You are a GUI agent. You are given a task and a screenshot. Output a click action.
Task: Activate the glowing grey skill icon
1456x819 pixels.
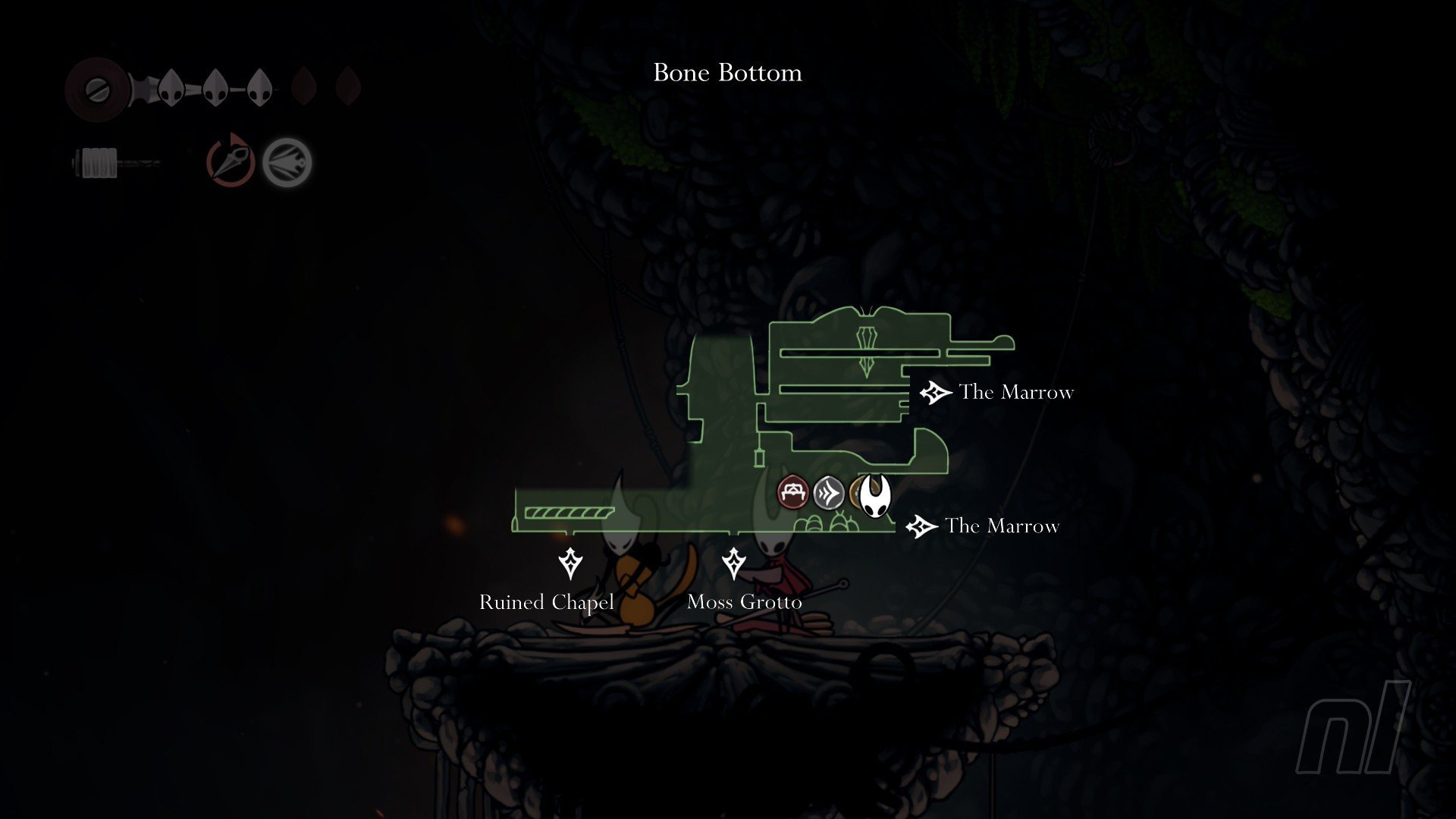point(287,162)
